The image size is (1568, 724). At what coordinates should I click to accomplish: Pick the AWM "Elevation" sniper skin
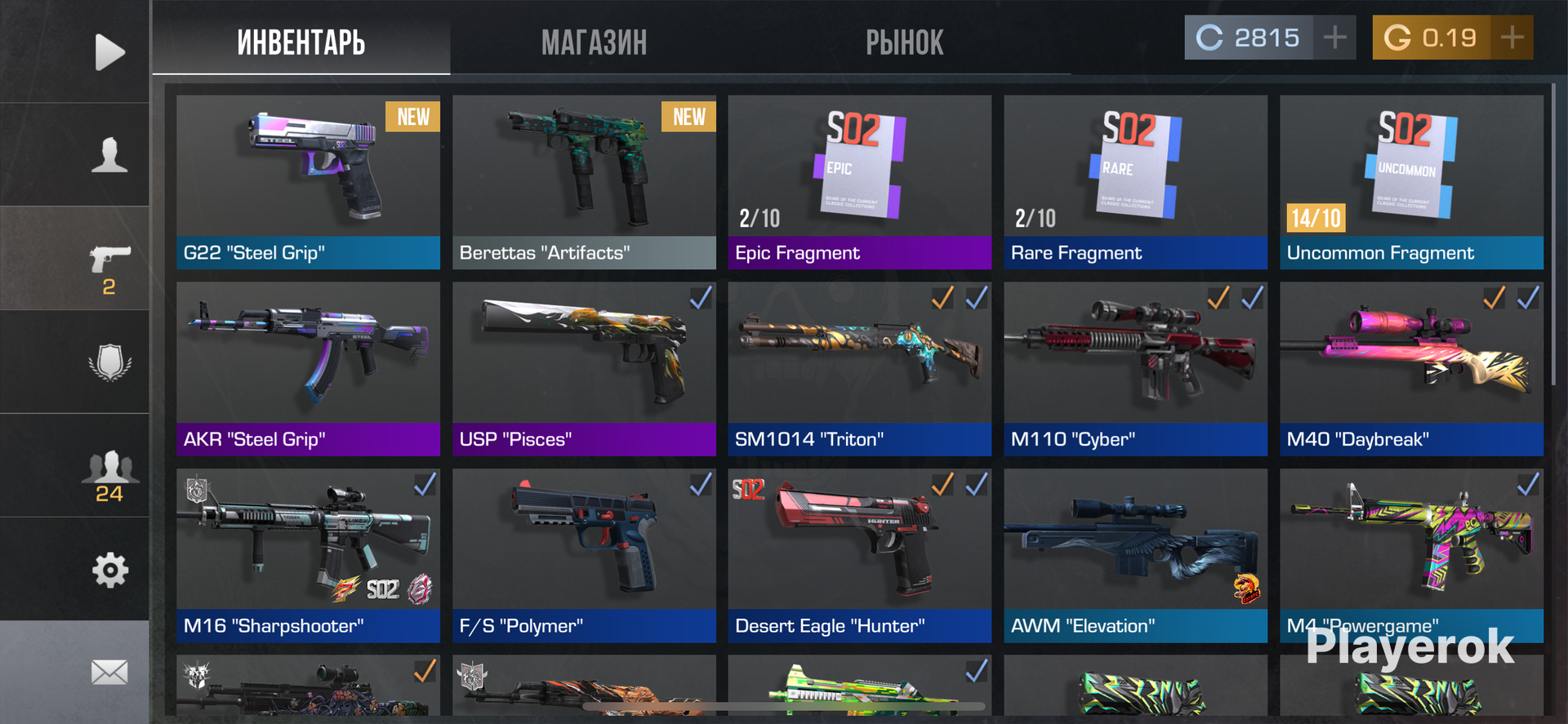click(1135, 555)
